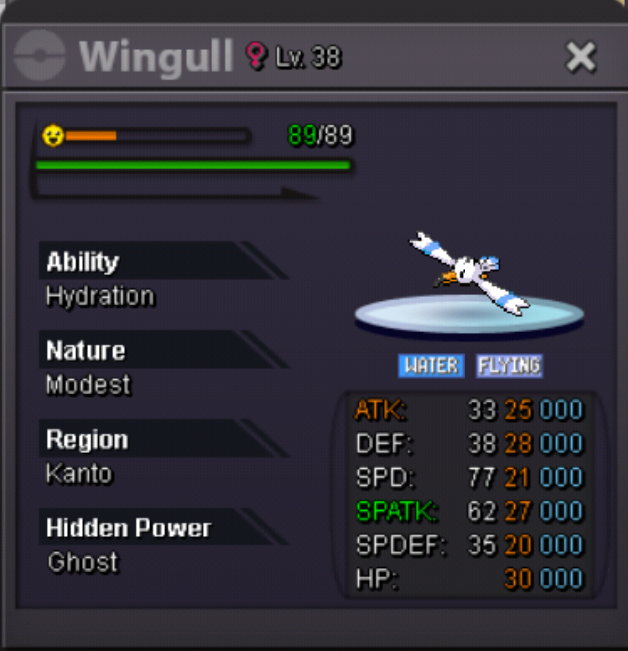Viewport: 628px width, 651px height.
Task: Close the Wingull summary window
Action: click(581, 57)
